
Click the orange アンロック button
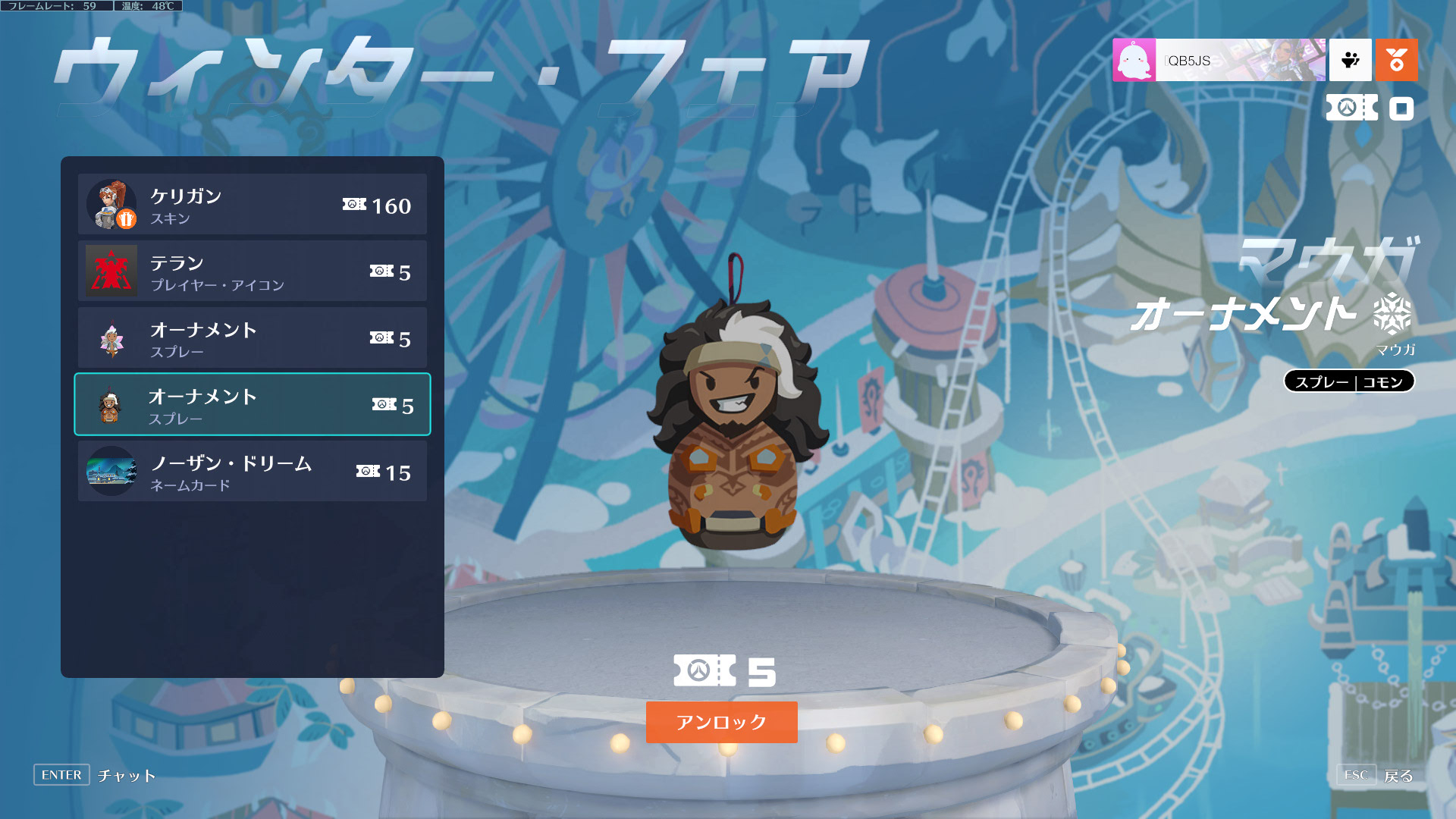(721, 722)
